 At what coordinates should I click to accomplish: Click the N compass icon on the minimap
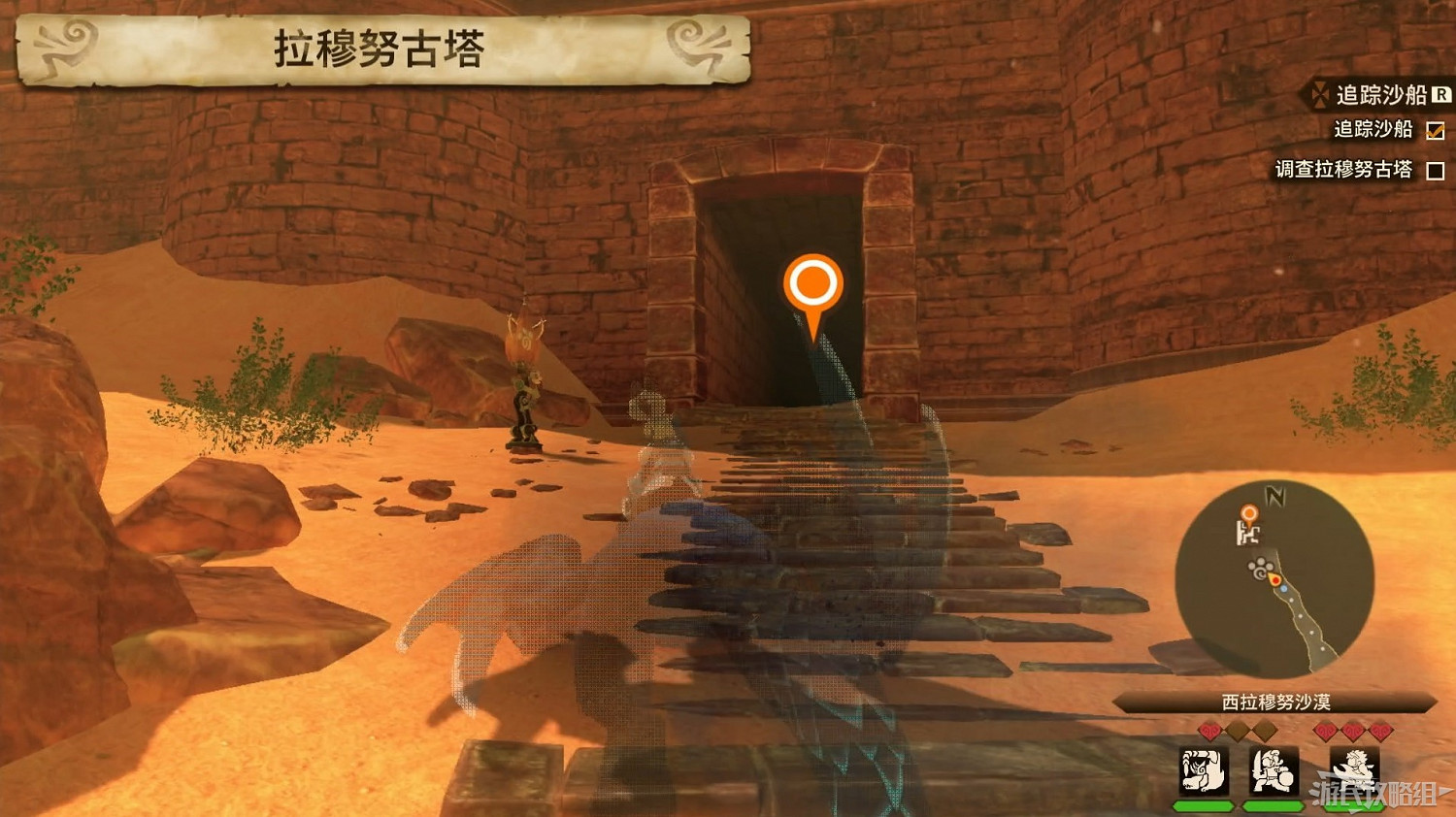click(x=1274, y=496)
